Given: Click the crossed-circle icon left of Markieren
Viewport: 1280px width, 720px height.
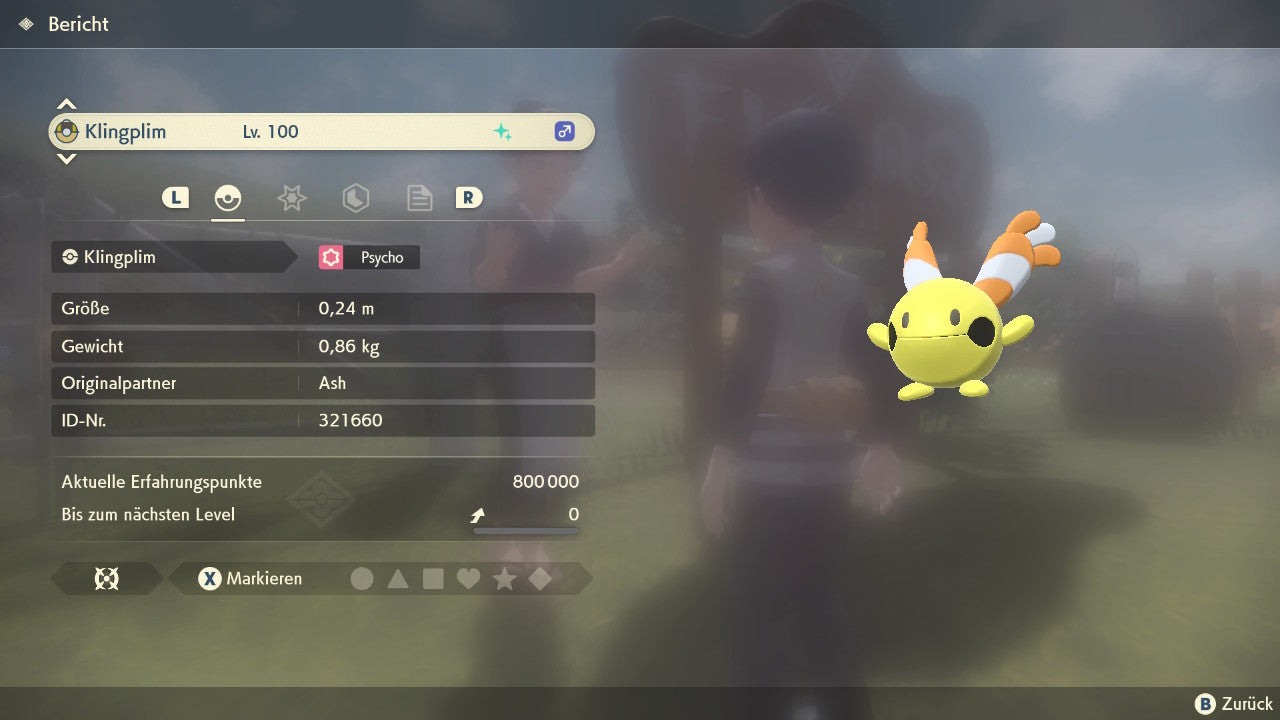Looking at the screenshot, I should [106, 578].
